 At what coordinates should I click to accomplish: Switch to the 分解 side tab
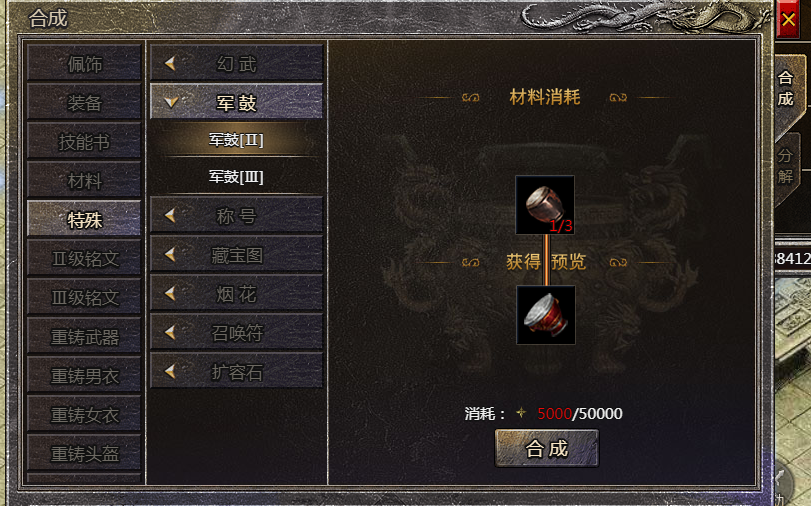click(x=785, y=167)
